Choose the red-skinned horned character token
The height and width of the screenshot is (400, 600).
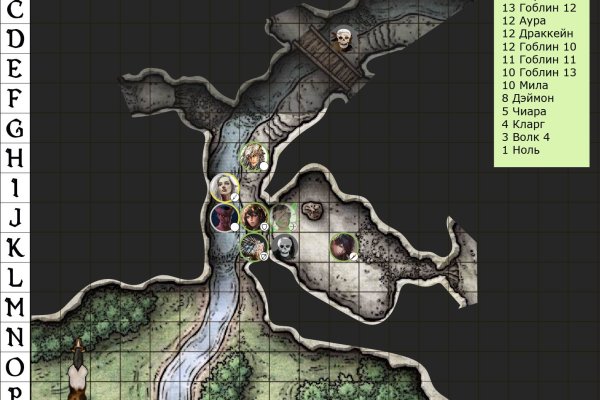pyautogui.click(x=224, y=216)
